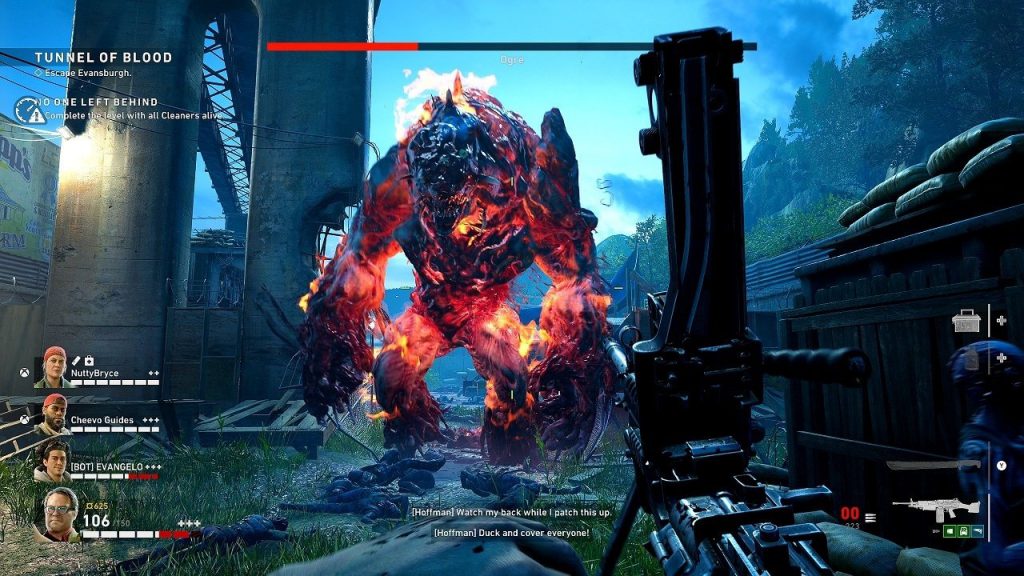Click the green weapon attachment icons

coord(961,530)
